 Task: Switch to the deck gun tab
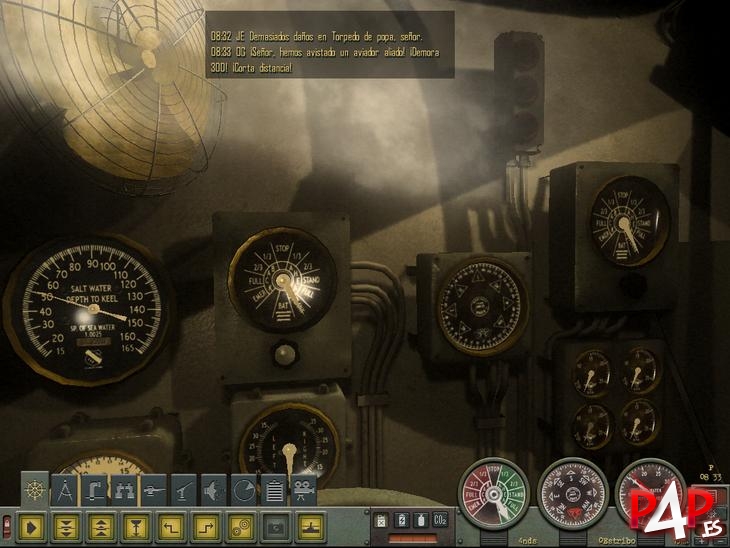point(184,489)
